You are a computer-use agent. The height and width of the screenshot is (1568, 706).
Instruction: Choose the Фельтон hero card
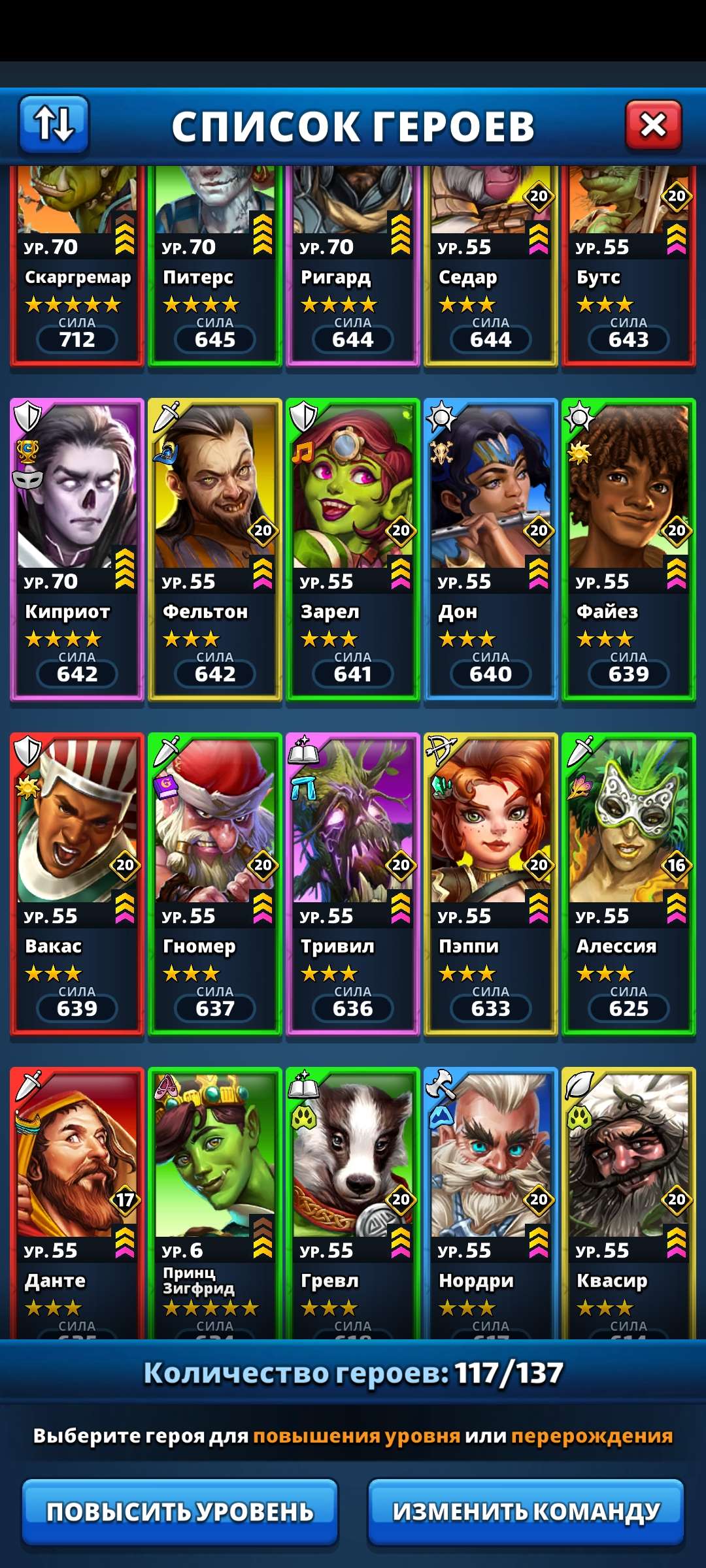[x=215, y=549]
